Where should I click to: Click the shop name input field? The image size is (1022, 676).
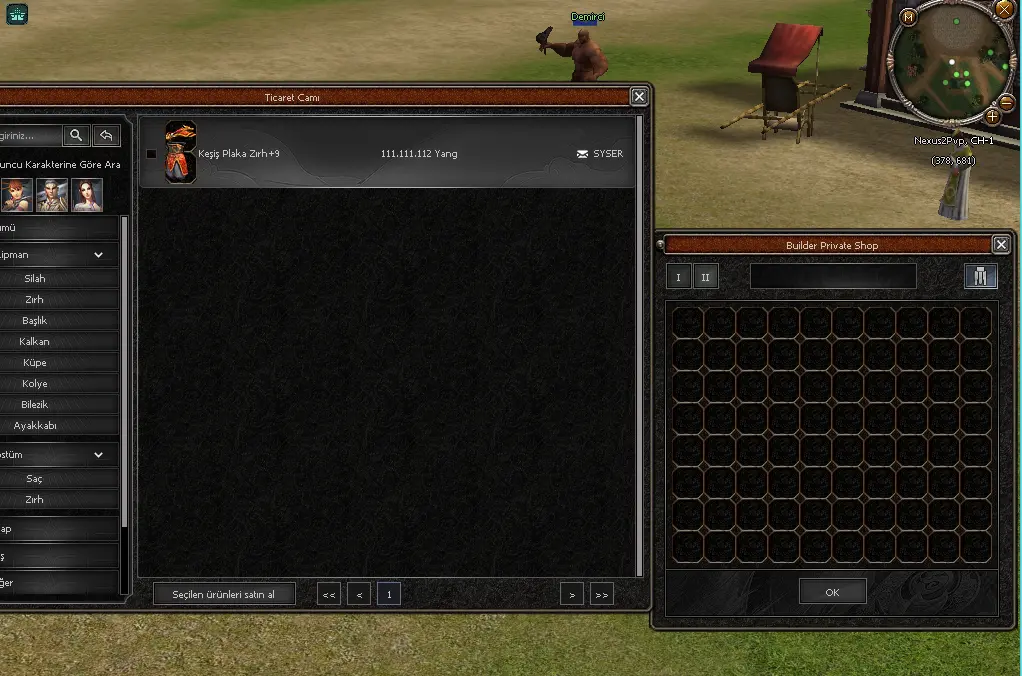833,276
